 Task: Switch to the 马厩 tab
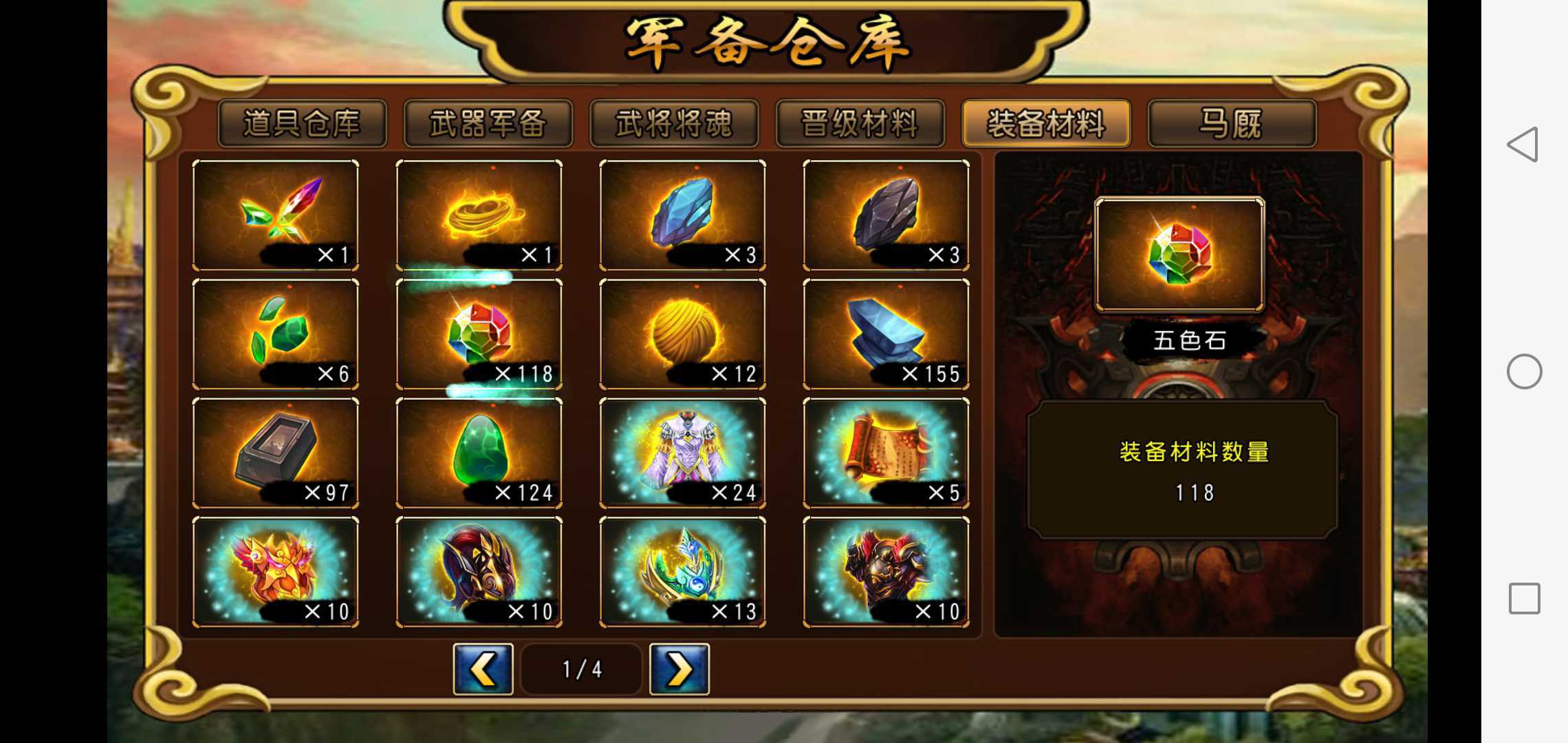(x=1232, y=124)
